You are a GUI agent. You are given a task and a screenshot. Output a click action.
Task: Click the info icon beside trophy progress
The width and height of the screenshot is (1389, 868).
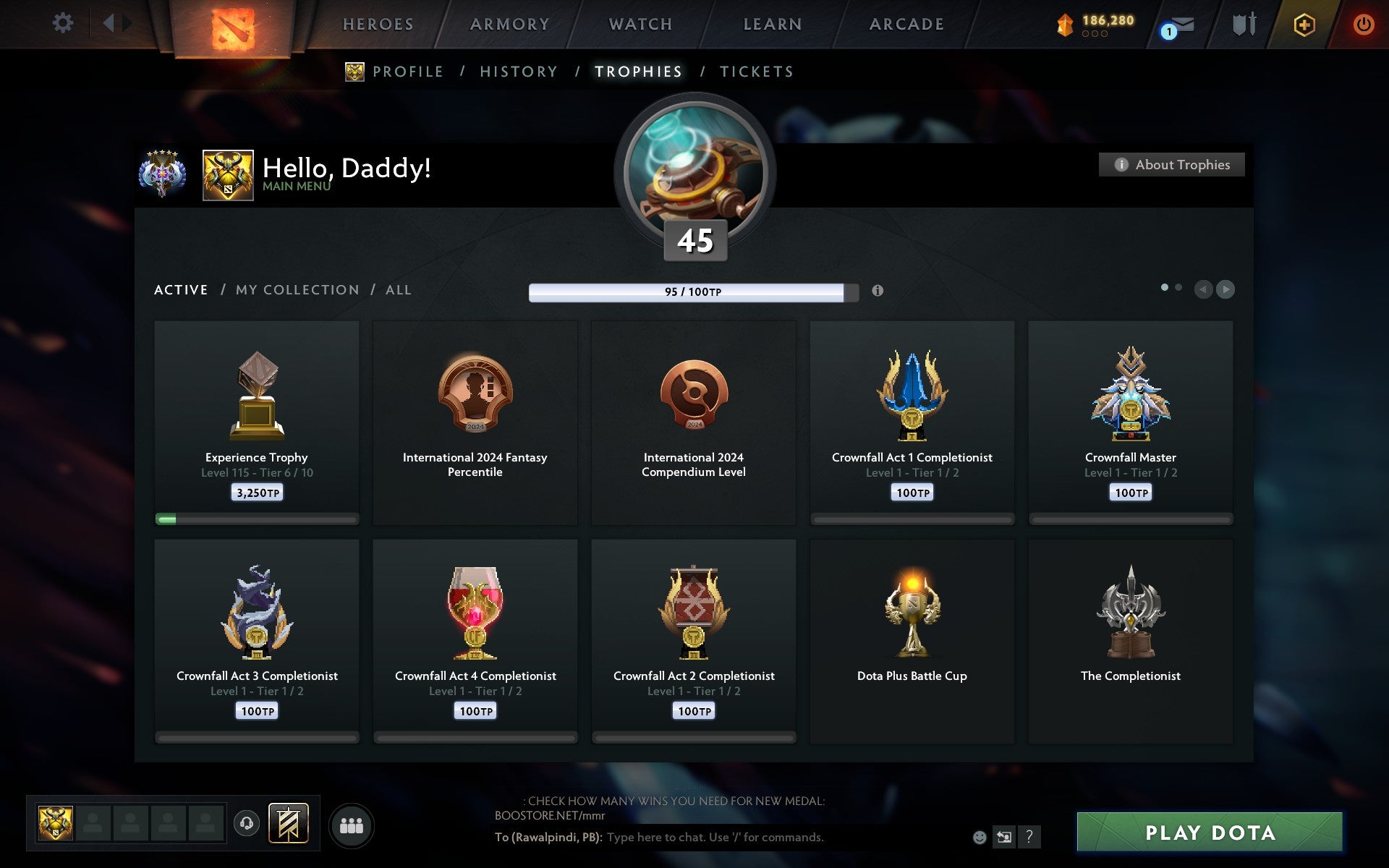click(x=878, y=292)
